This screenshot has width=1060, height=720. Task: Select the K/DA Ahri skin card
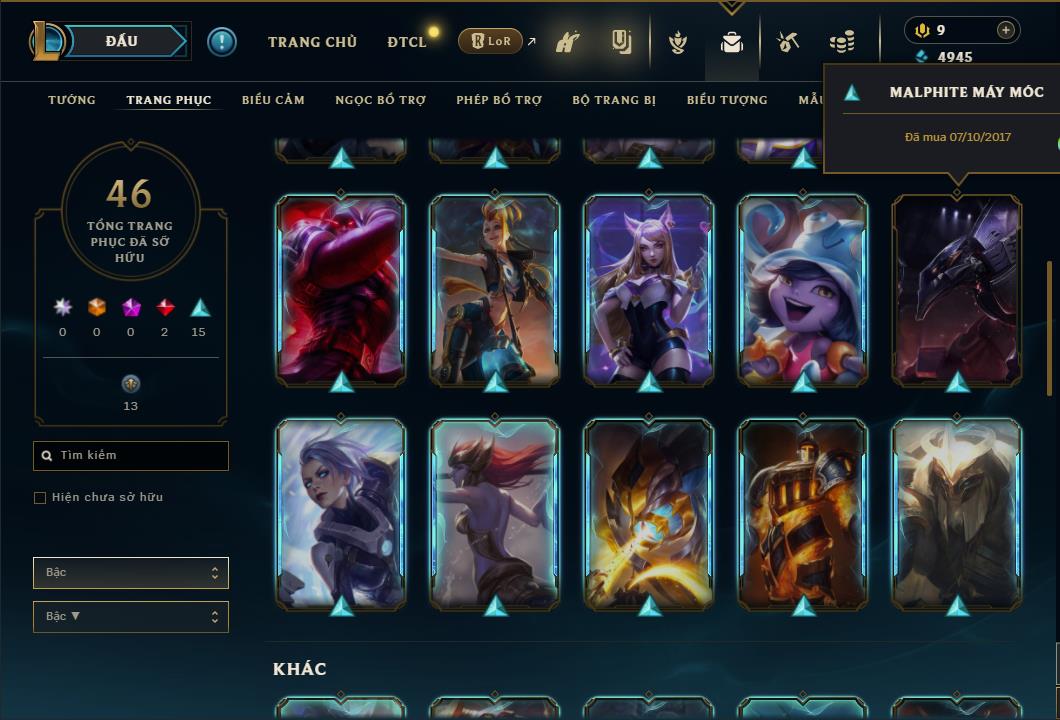(649, 290)
